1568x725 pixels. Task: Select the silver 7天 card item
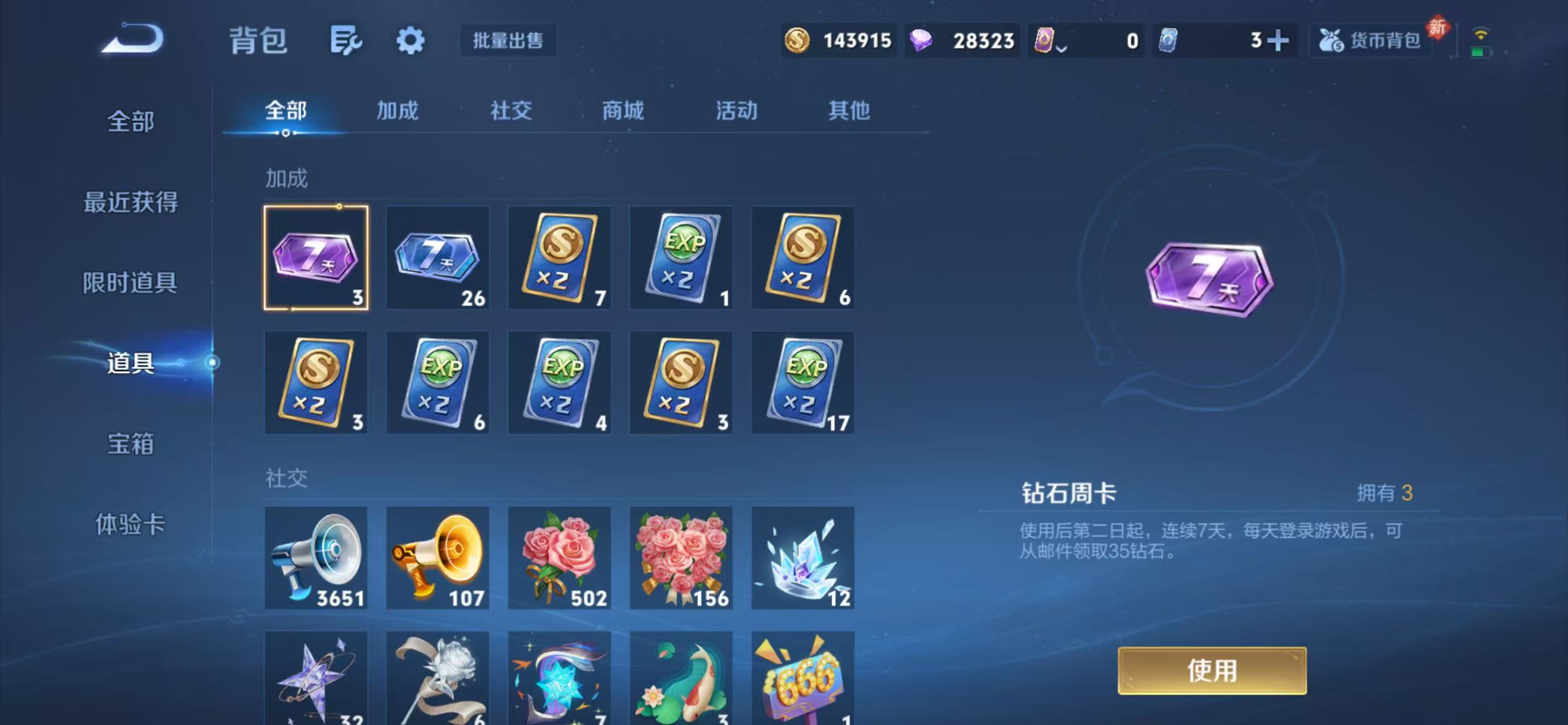pyautogui.click(x=437, y=257)
